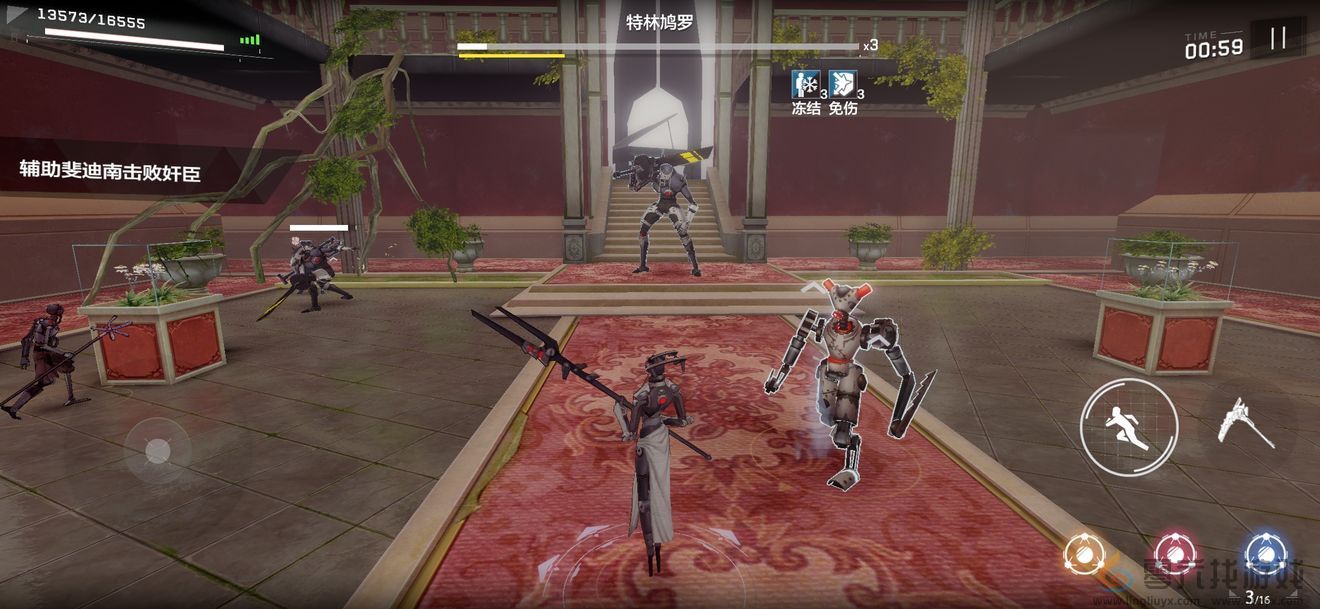The width and height of the screenshot is (1320, 609).
Task: Trigger the blue signal orb
Action: (x=1264, y=553)
